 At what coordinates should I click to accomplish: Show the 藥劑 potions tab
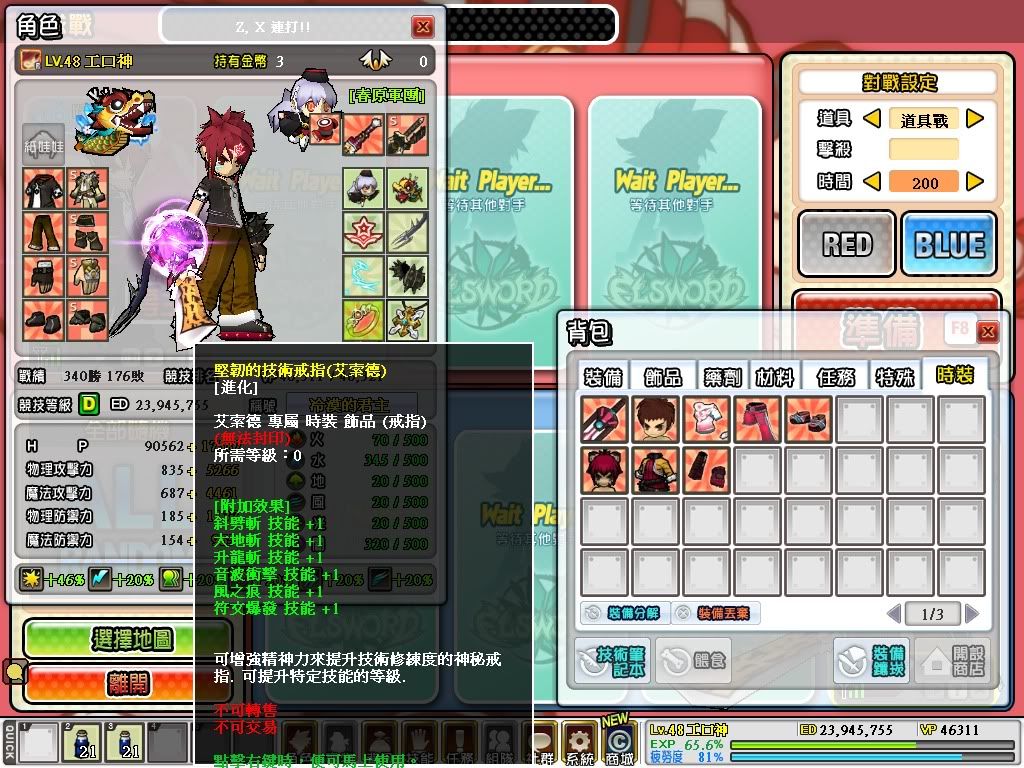720,376
